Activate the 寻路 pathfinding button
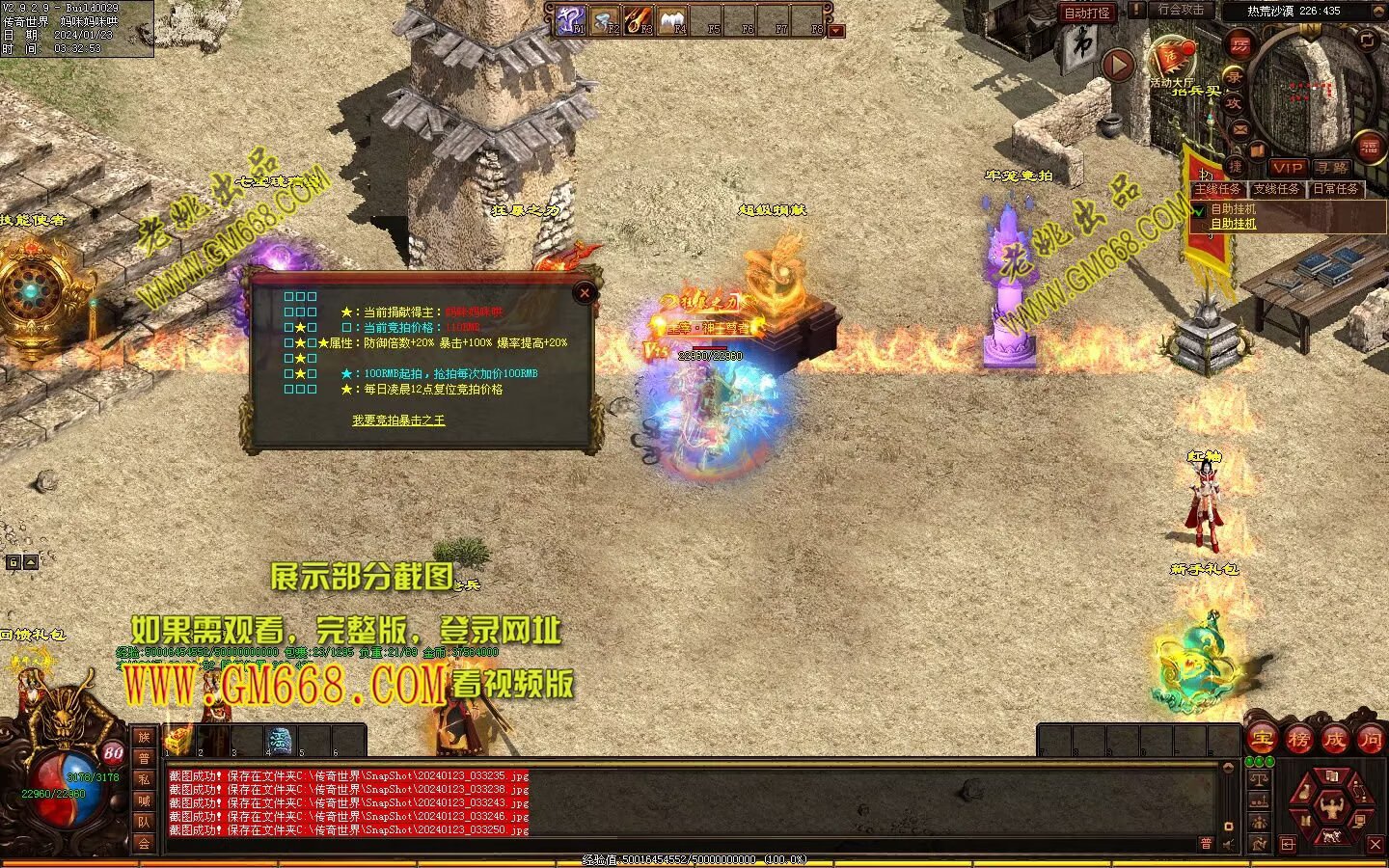 click(1332, 168)
